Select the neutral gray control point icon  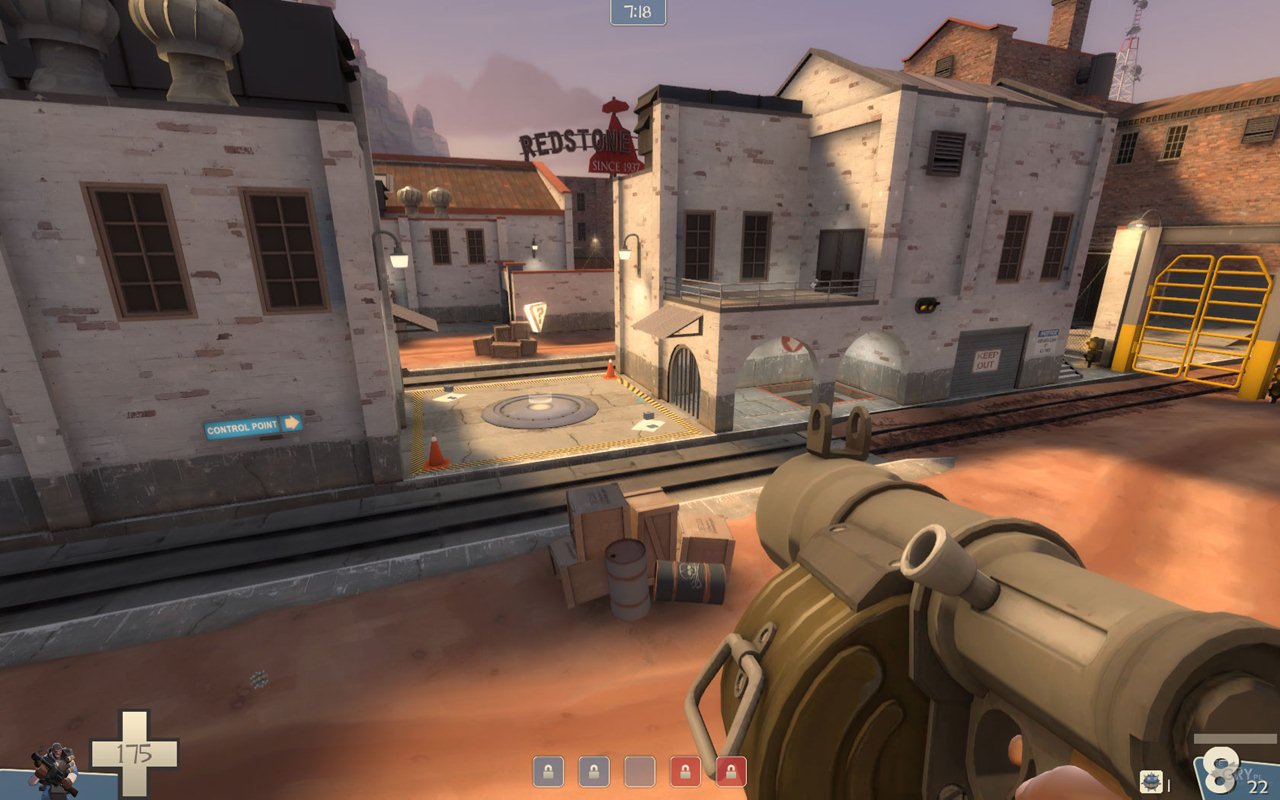pos(639,771)
